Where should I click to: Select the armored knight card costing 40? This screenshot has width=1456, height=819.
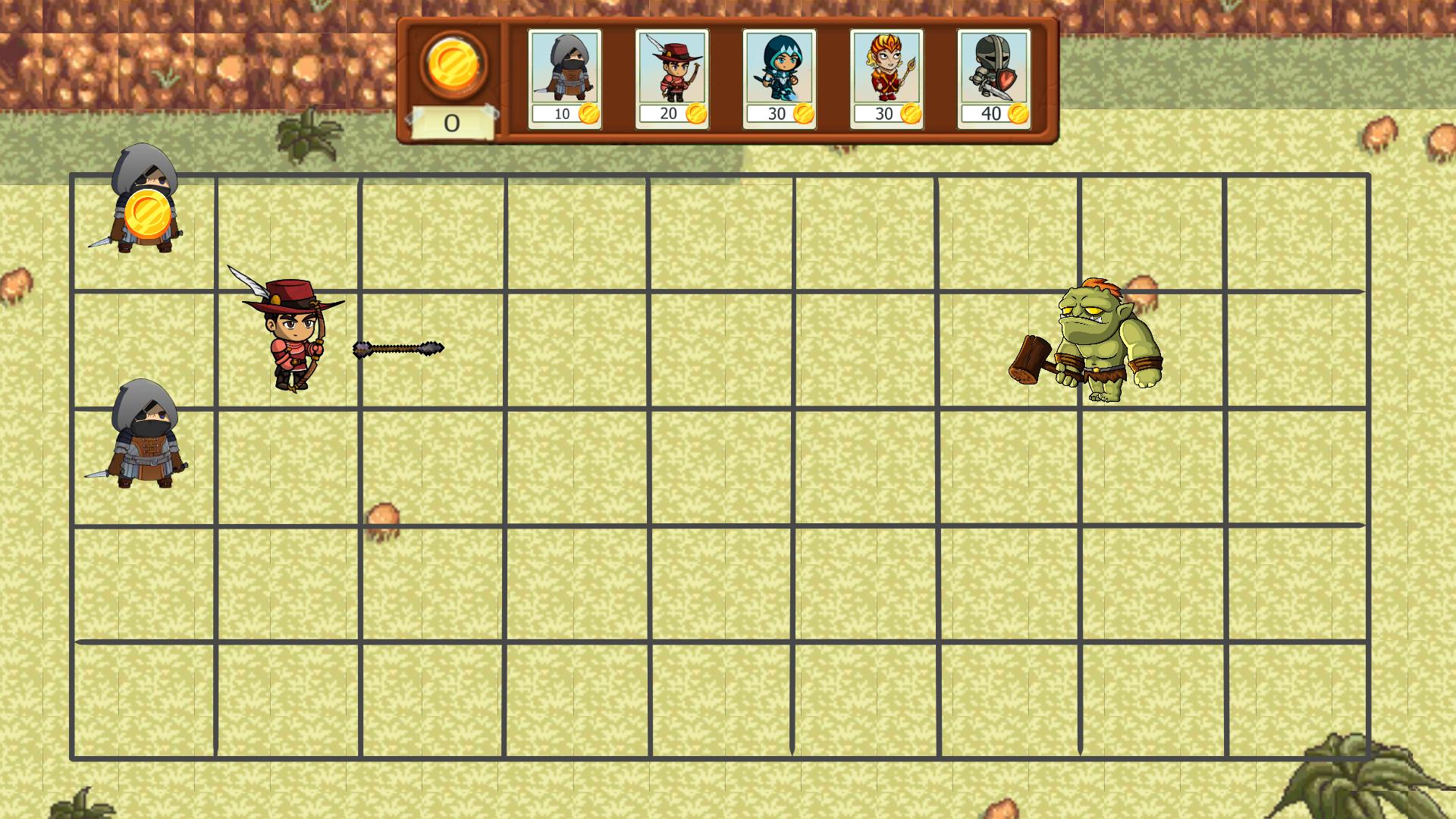coord(993,72)
